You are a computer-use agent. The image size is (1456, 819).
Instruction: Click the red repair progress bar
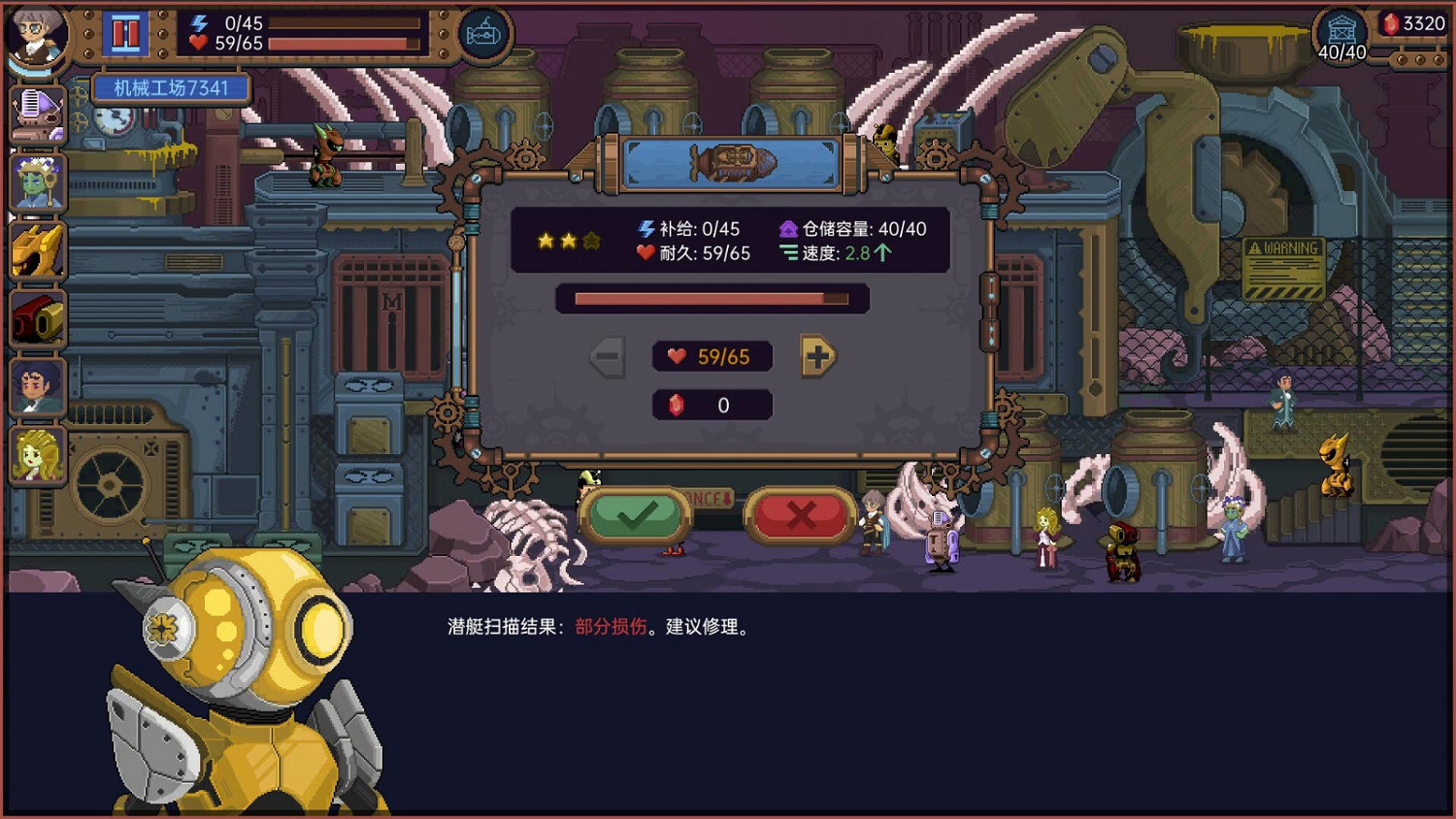[711, 299]
